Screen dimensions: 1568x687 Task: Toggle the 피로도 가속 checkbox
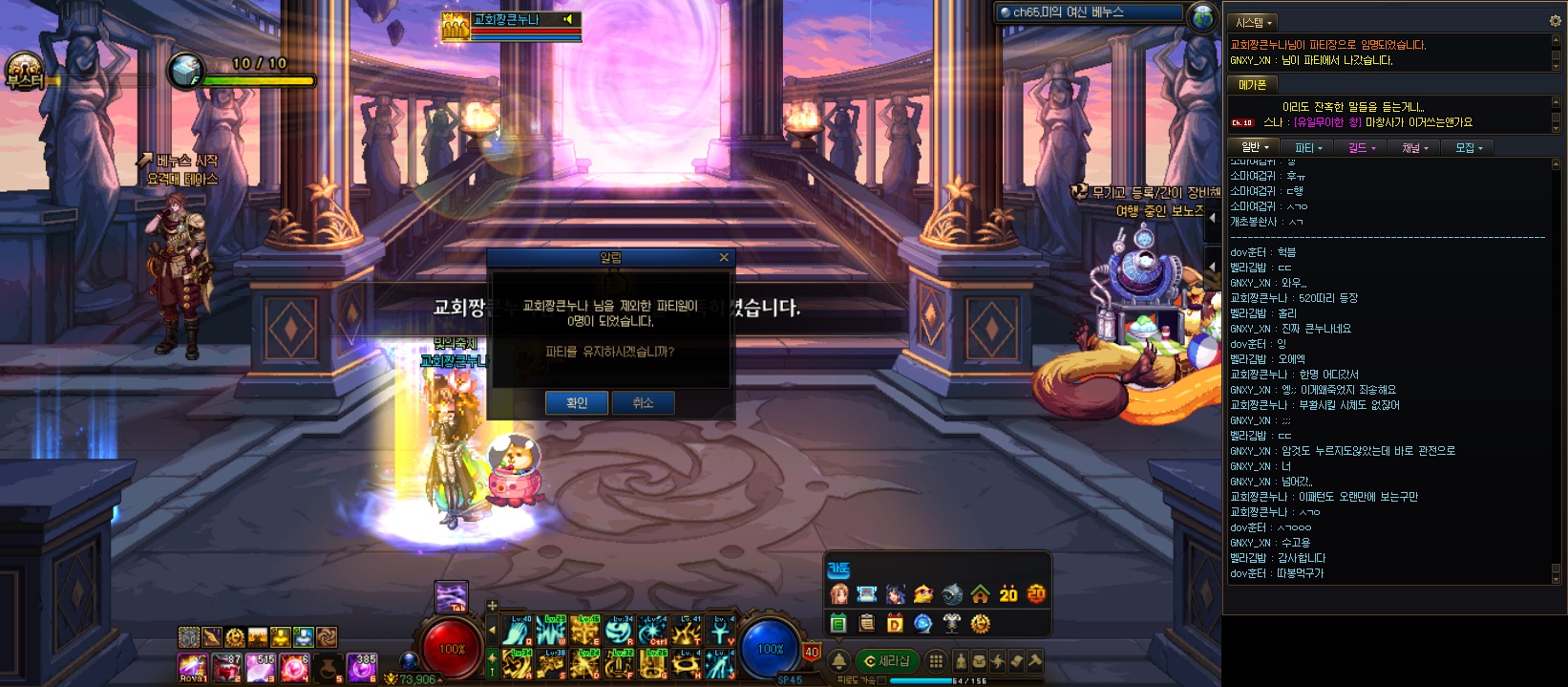(x=881, y=680)
